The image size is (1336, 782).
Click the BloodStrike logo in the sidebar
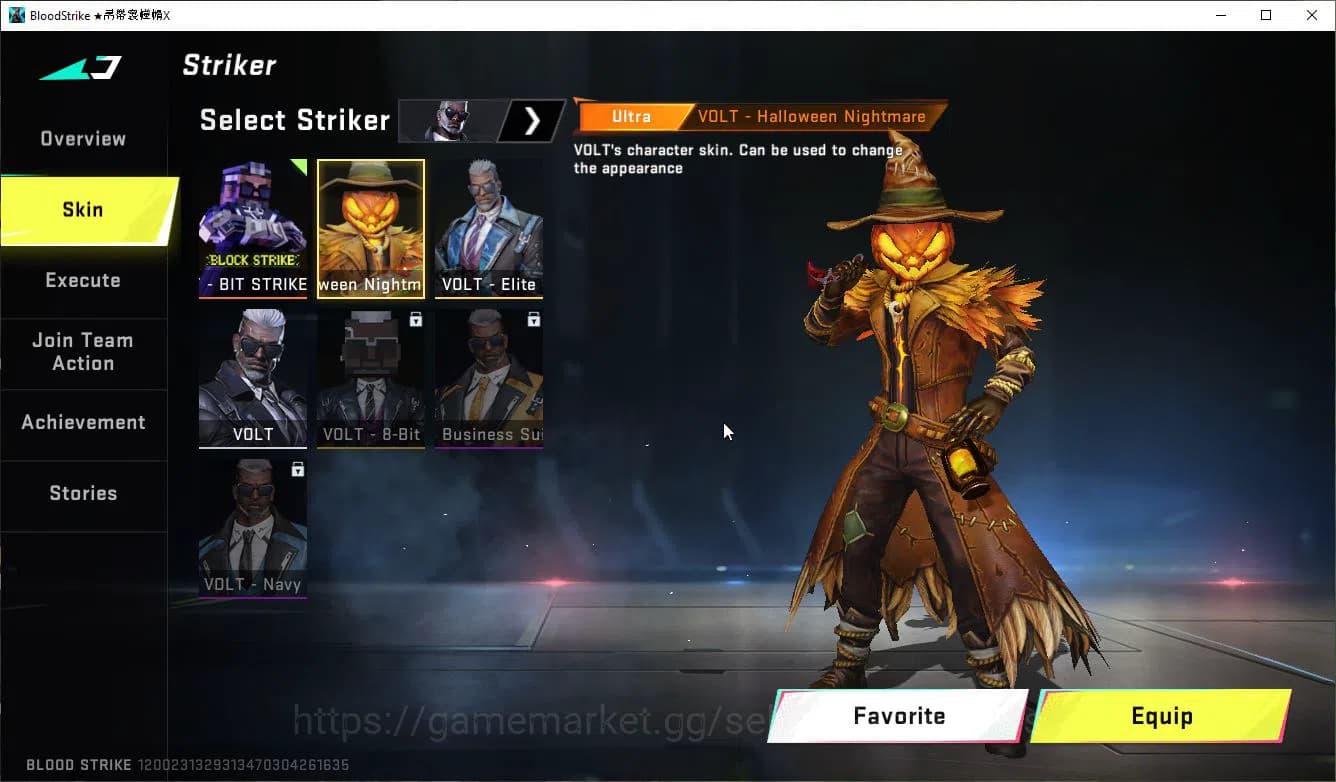click(82, 68)
